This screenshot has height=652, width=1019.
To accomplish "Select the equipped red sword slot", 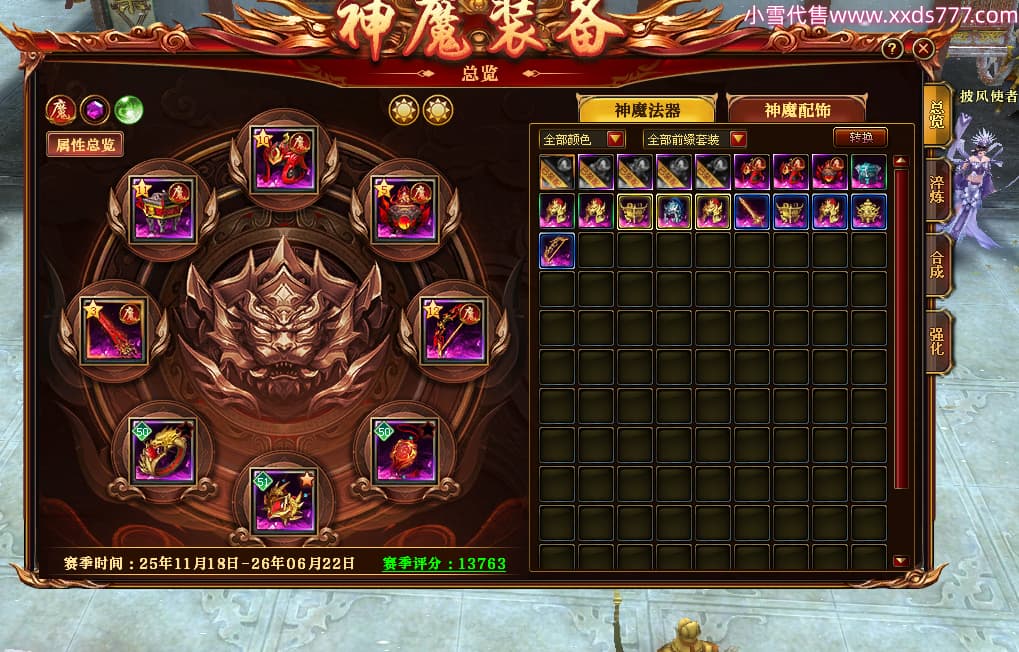I will 114,330.
